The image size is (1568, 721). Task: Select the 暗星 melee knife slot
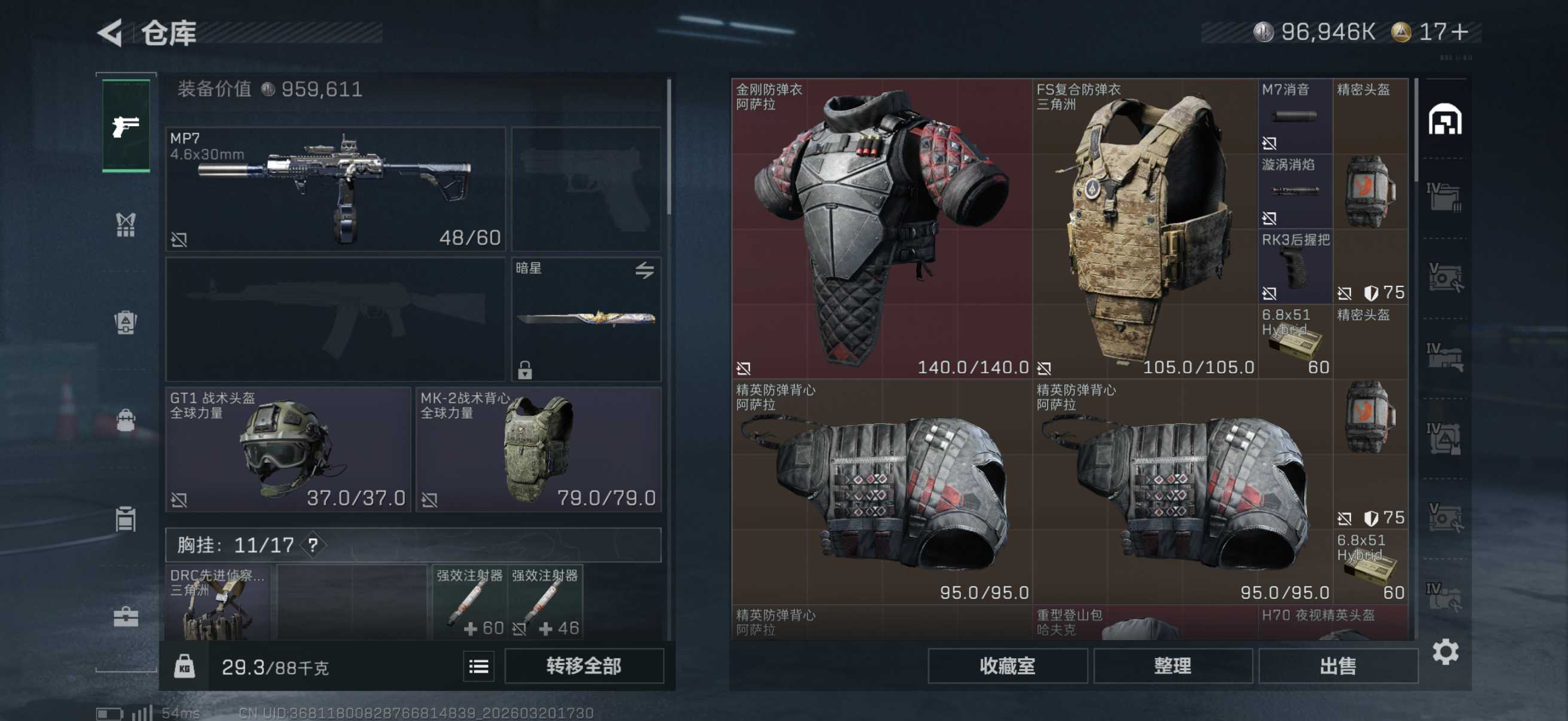(585, 319)
